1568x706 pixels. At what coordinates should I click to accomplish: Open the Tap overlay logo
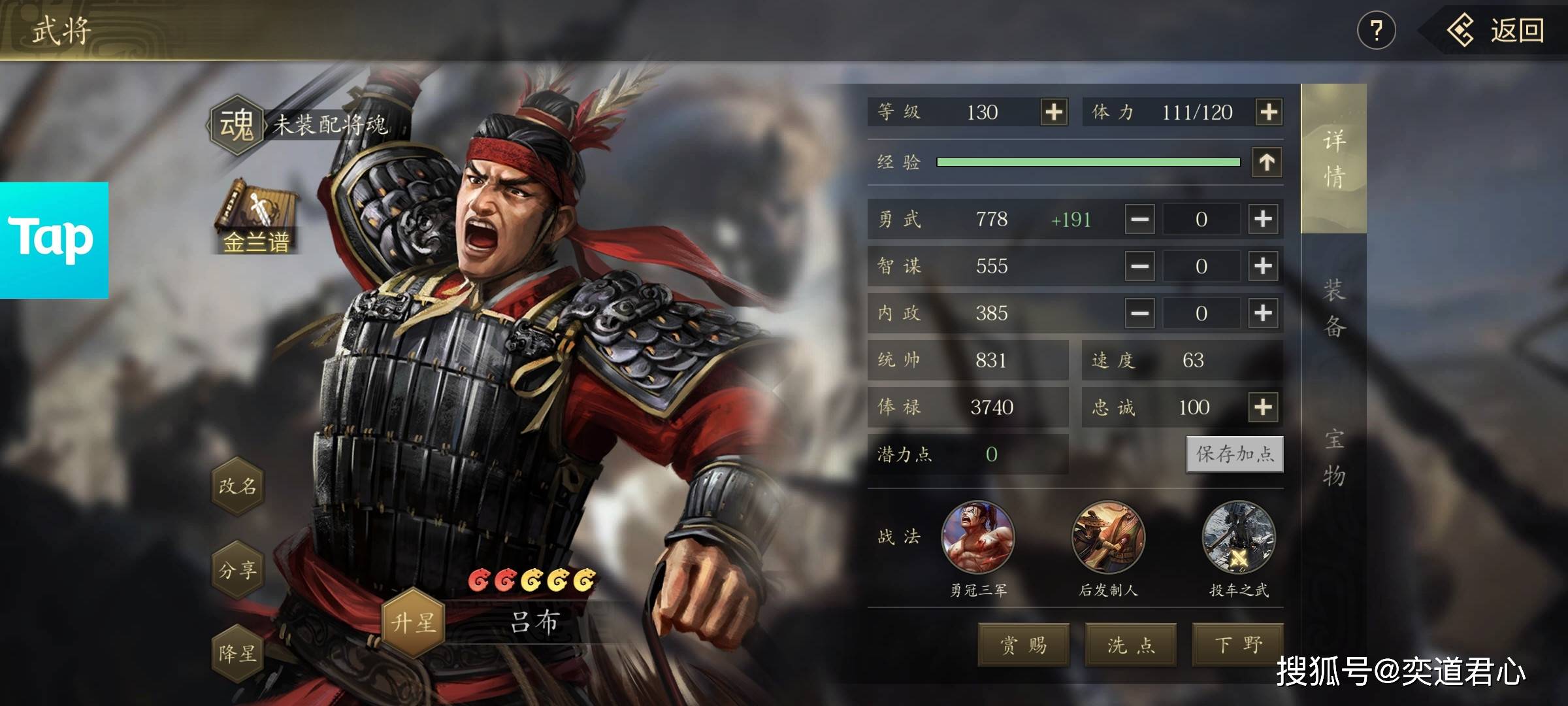pyautogui.click(x=54, y=239)
